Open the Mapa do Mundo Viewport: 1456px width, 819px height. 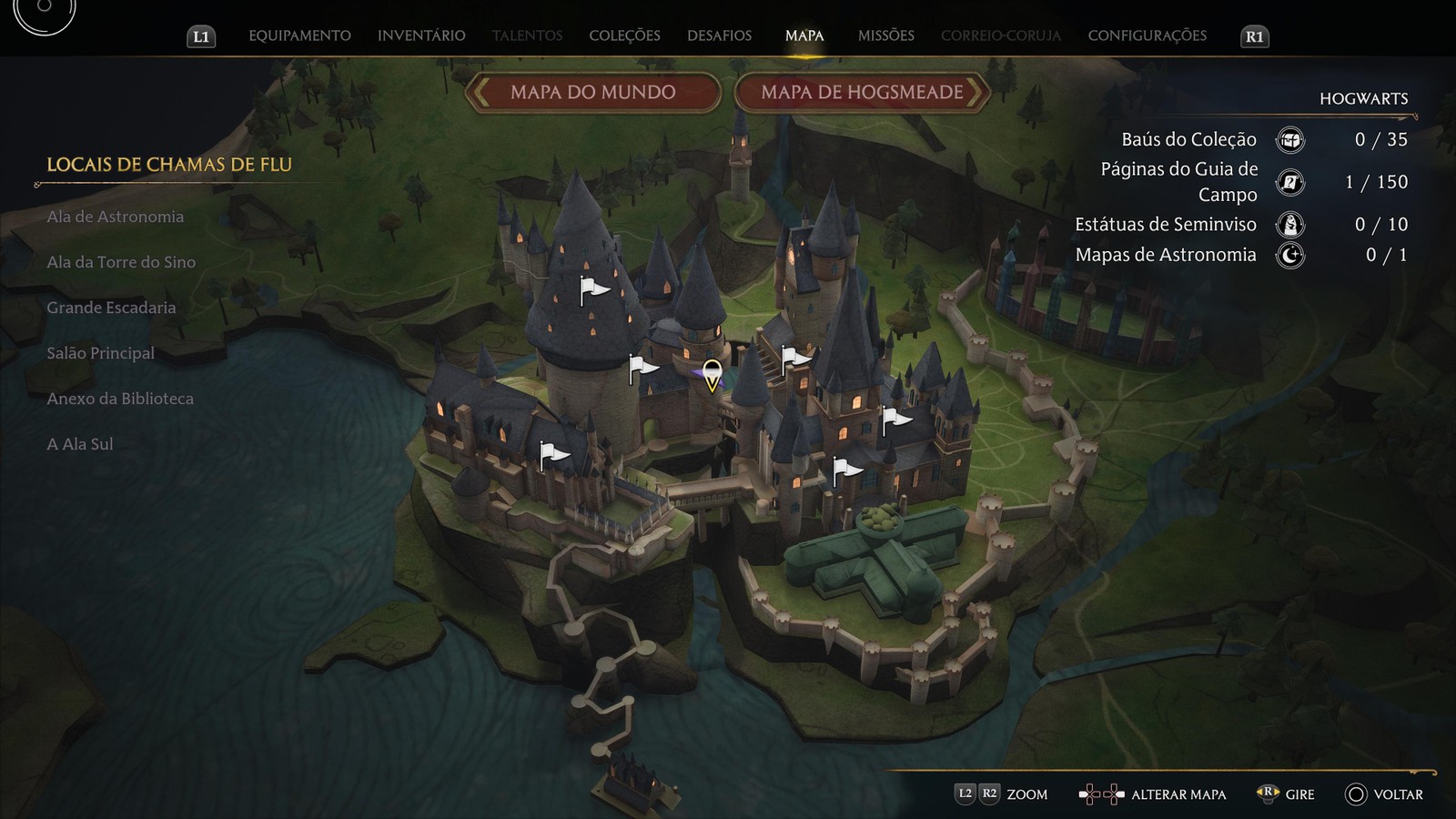[593, 92]
